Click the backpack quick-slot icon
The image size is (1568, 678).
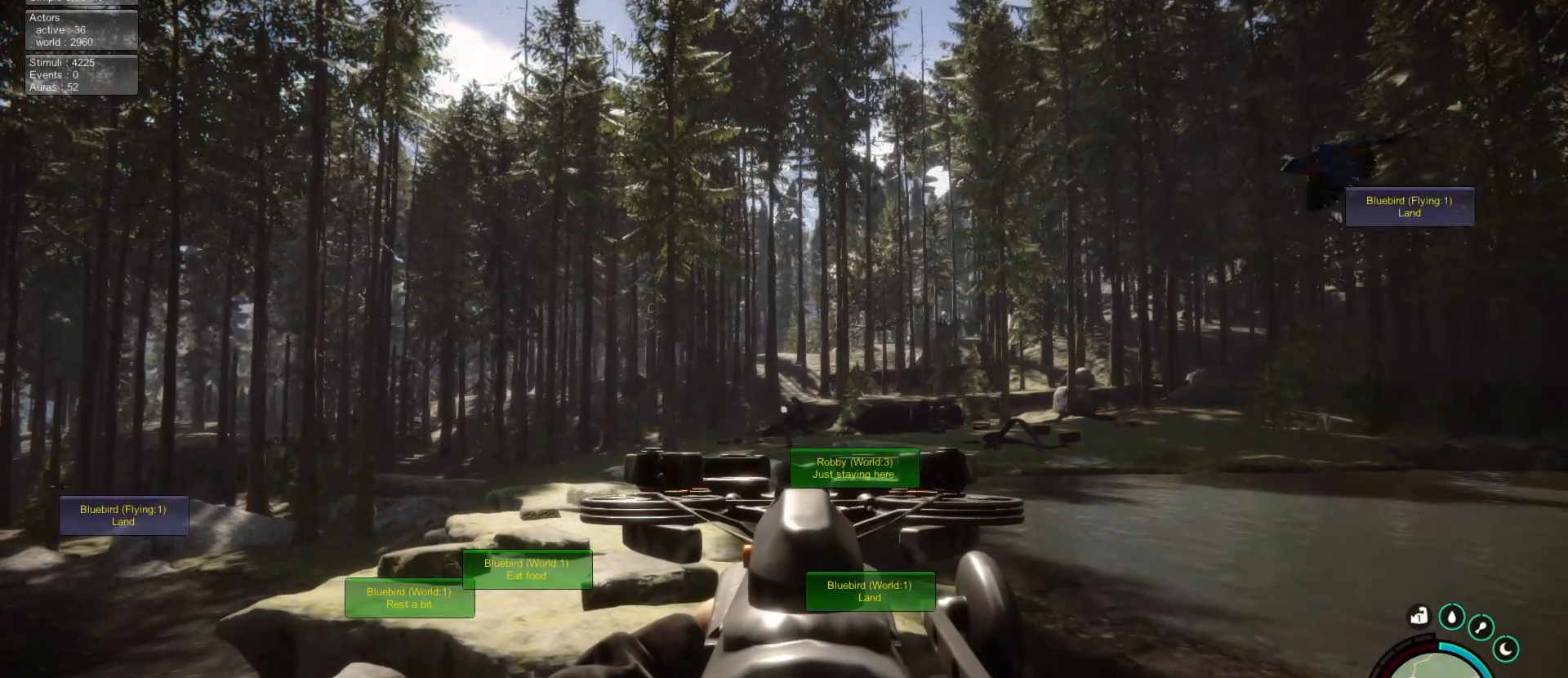(1419, 618)
